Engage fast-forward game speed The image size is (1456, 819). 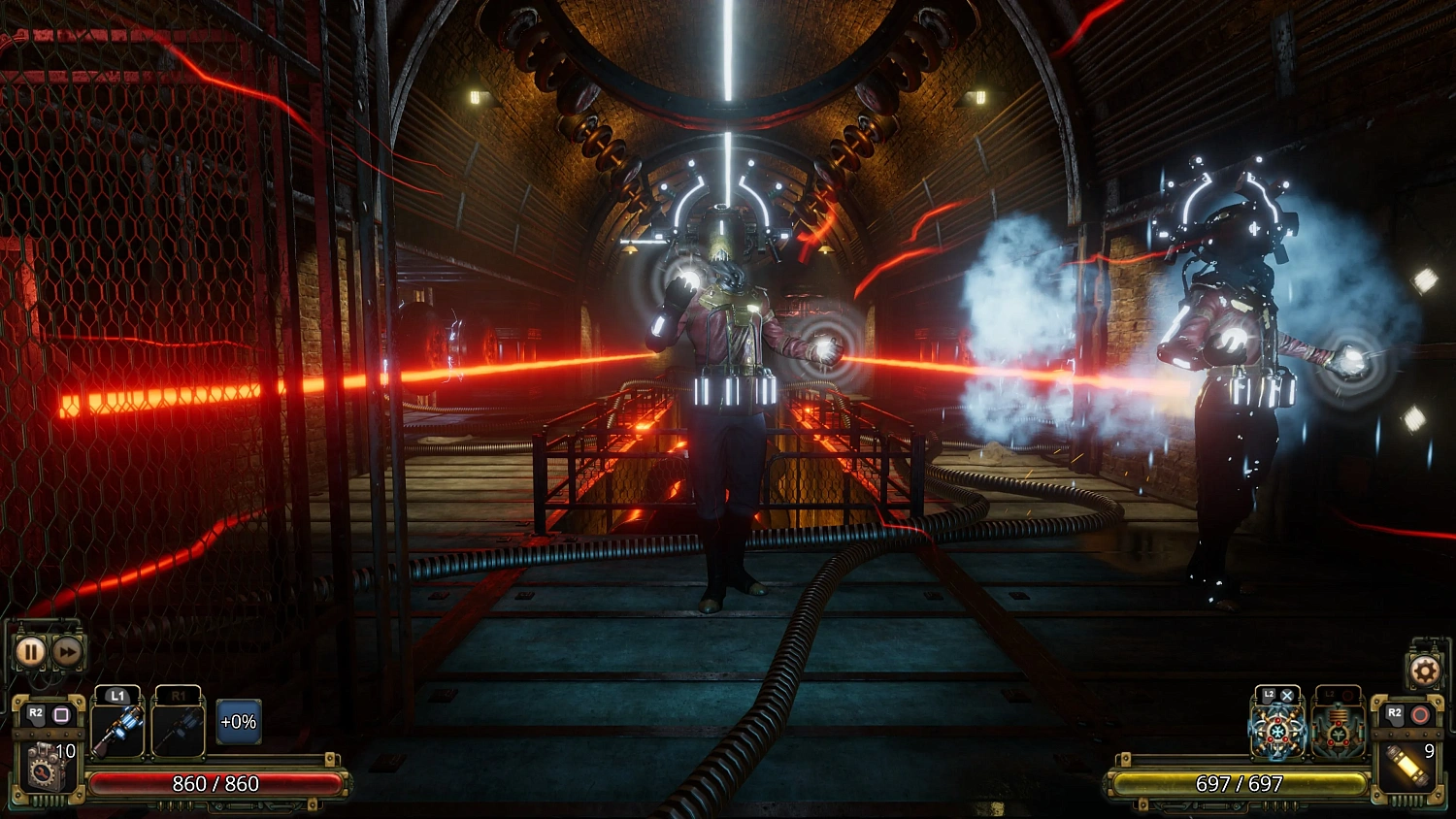(68, 650)
